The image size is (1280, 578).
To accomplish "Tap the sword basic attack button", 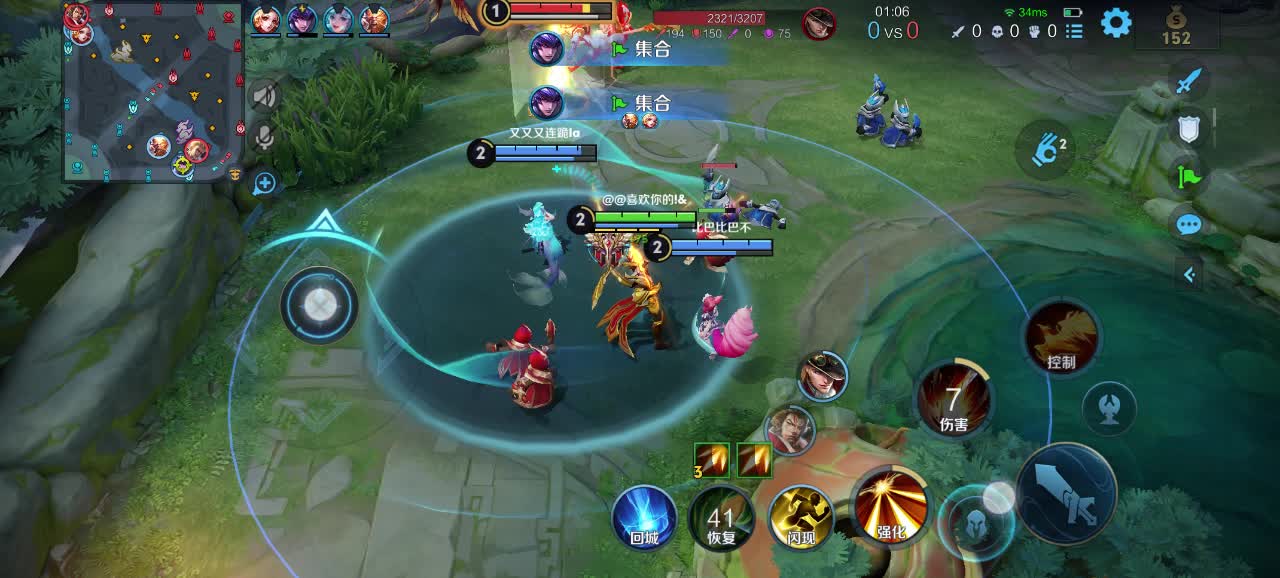I will pyautogui.click(x=1066, y=493).
